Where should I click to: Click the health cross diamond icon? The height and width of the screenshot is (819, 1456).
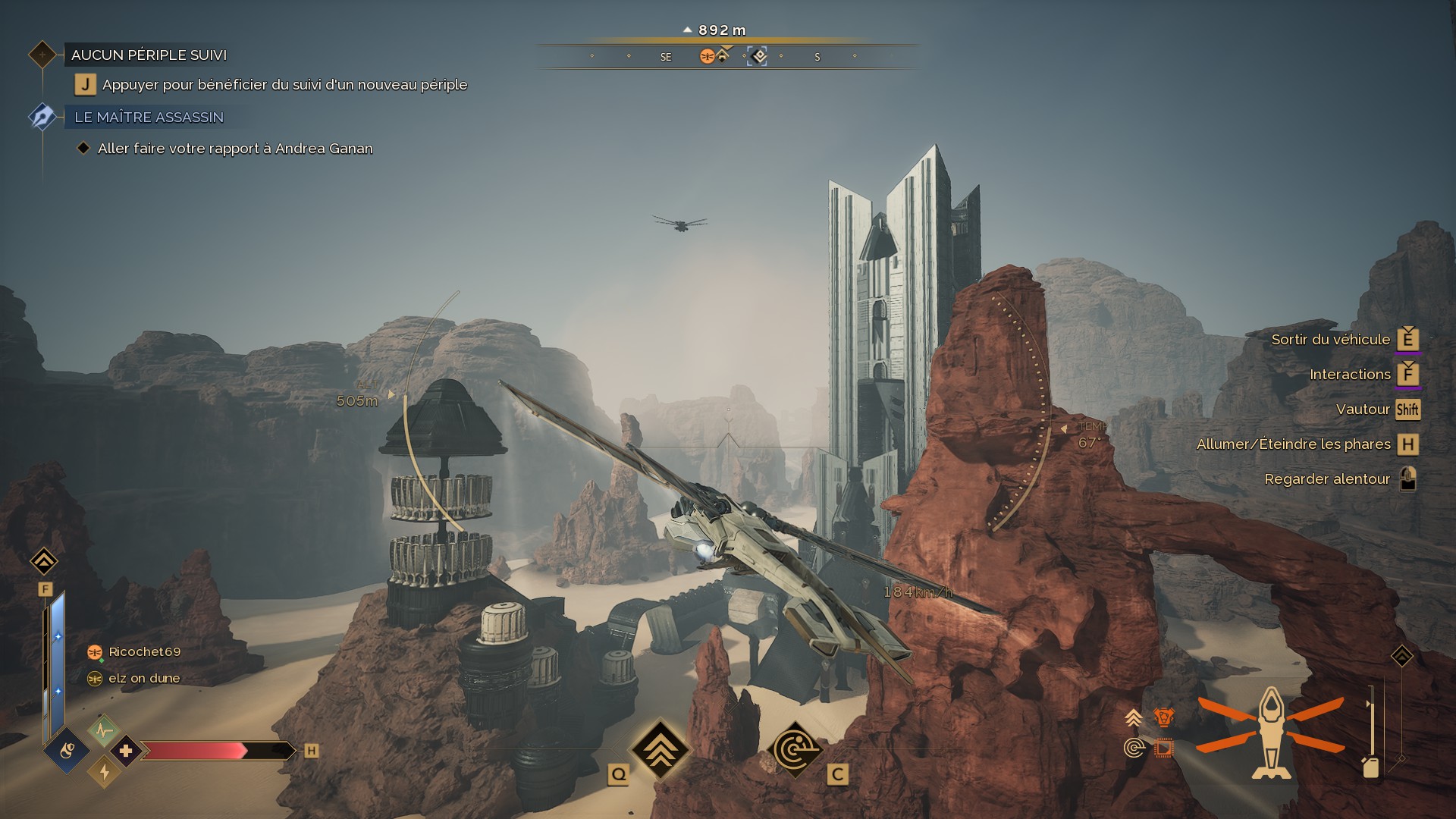pyautogui.click(x=126, y=751)
